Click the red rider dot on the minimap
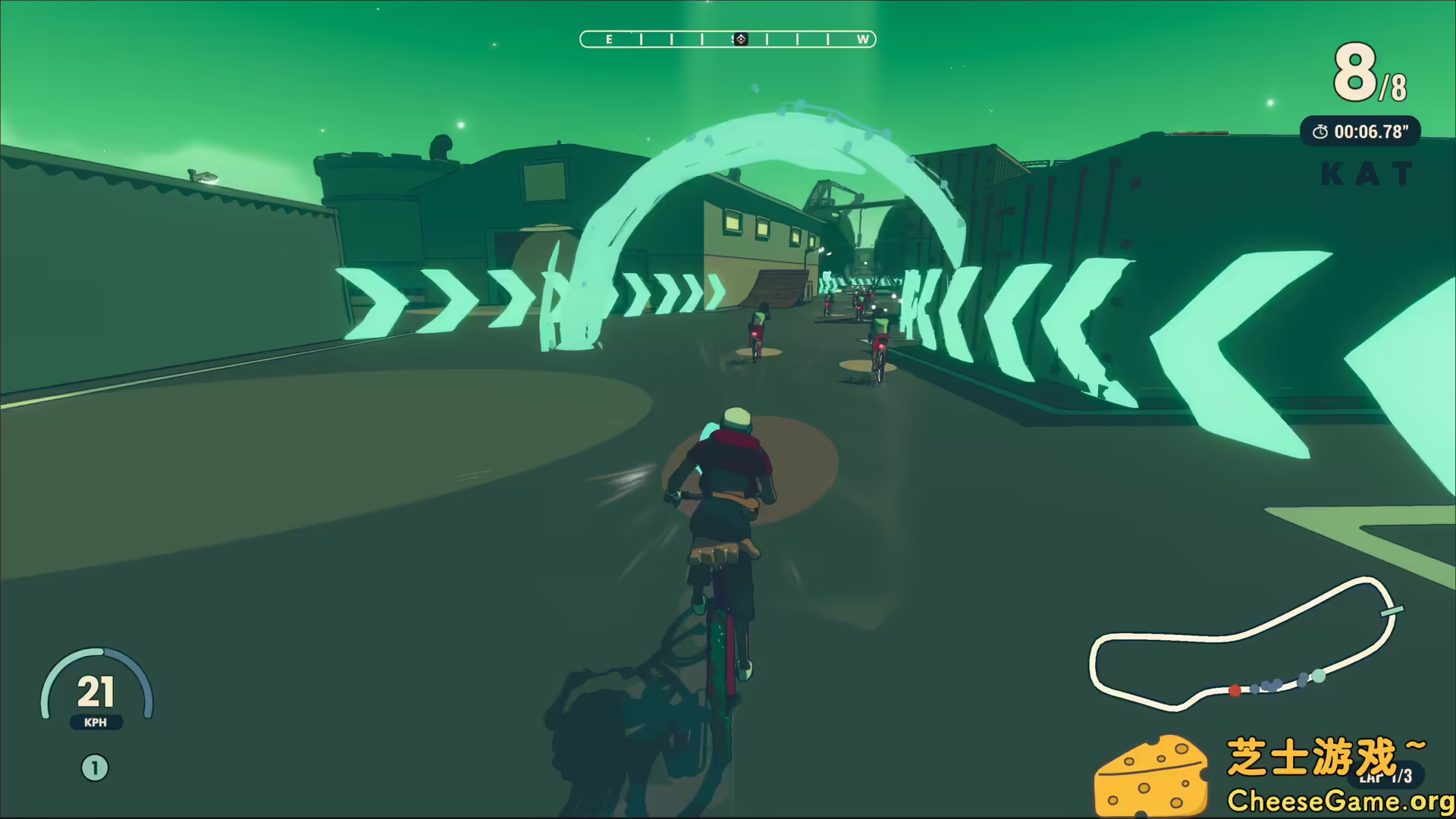The image size is (1456, 819). point(1235,689)
